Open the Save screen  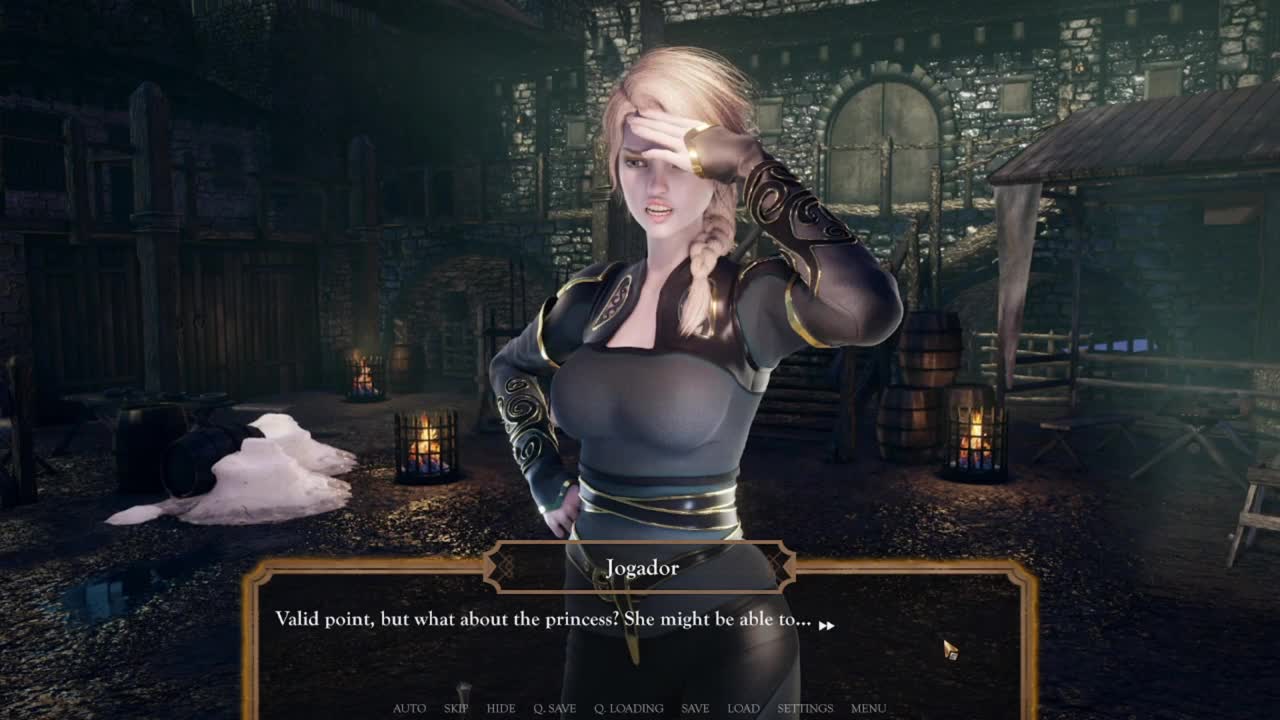pyautogui.click(x=695, y=708)
